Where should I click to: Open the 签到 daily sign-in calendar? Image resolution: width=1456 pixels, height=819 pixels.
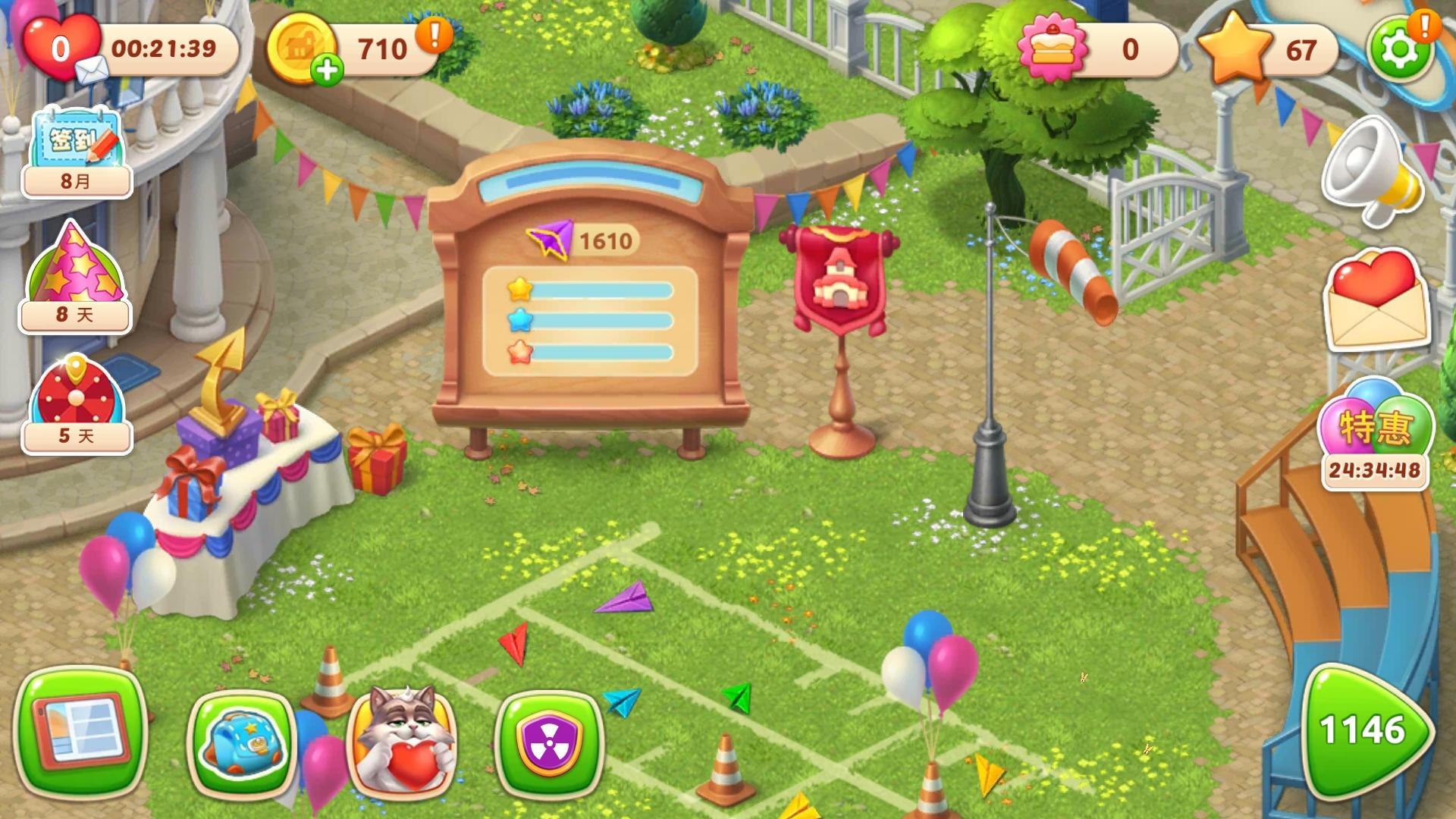(76, 148)
